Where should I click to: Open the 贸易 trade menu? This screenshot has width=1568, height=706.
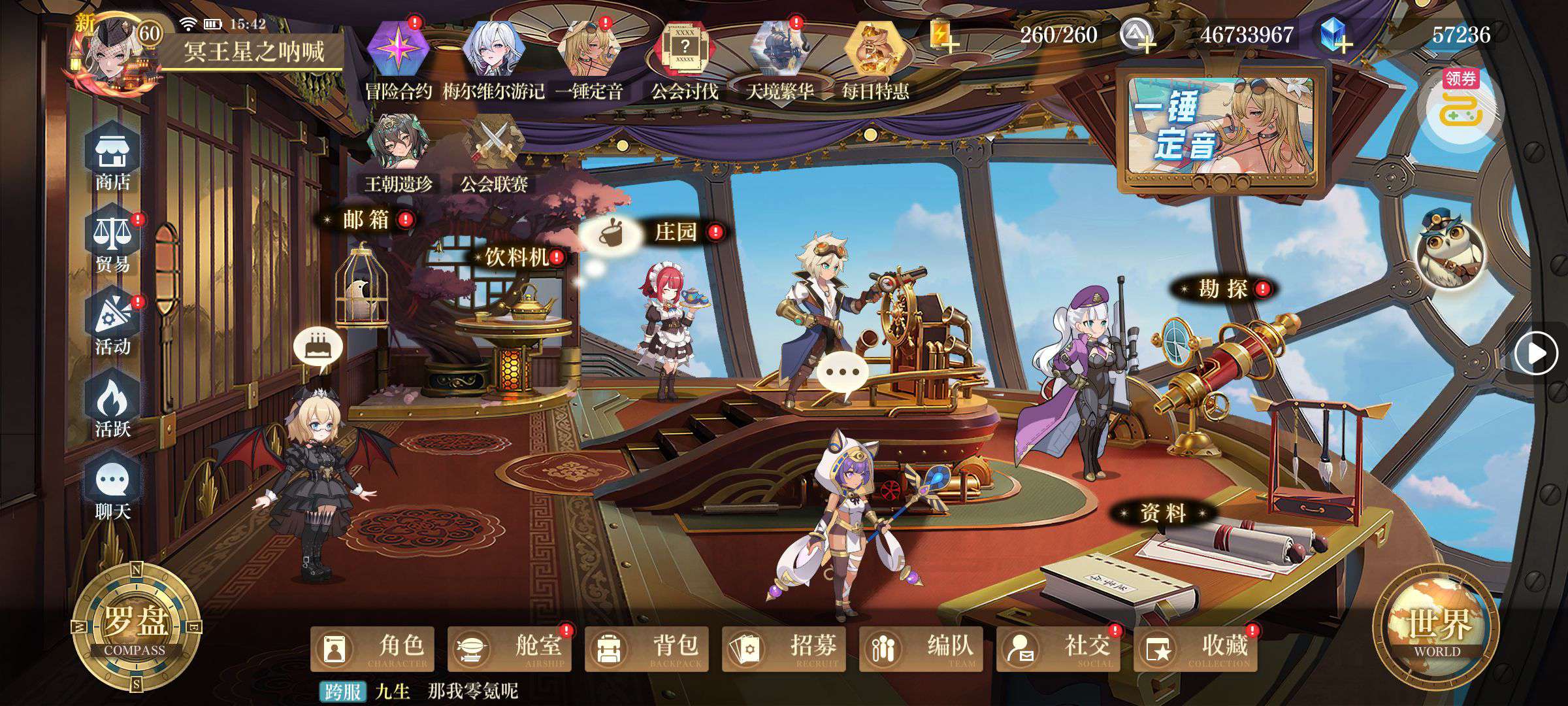113,242
